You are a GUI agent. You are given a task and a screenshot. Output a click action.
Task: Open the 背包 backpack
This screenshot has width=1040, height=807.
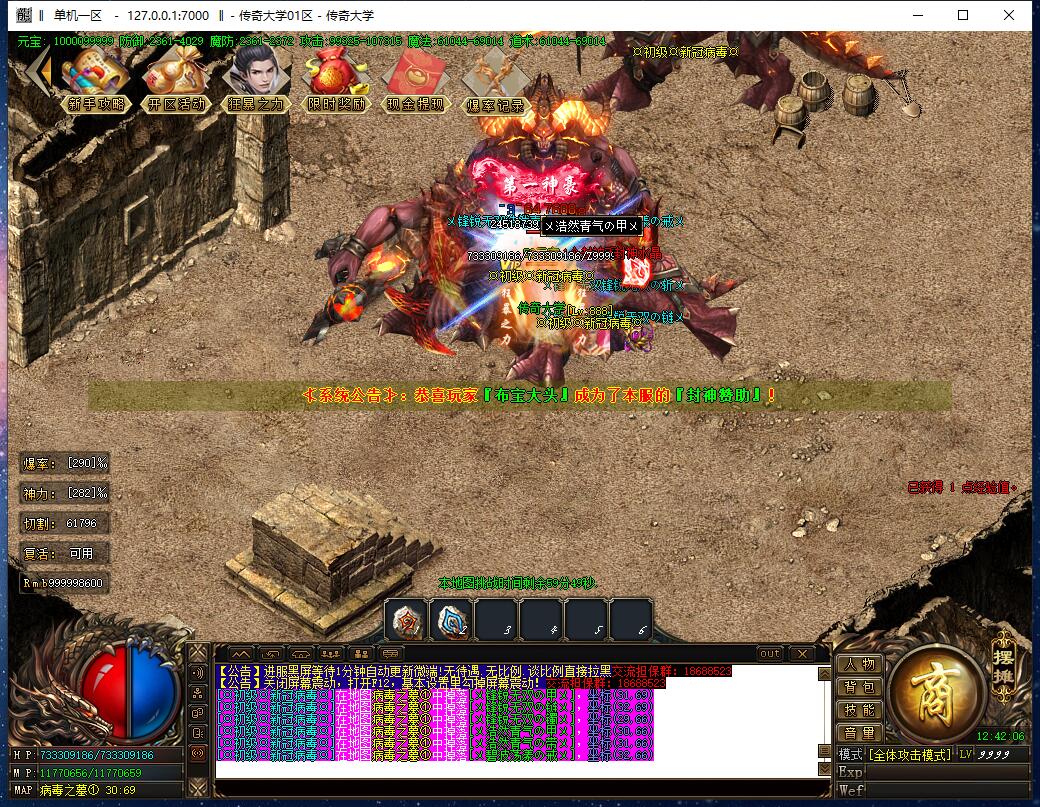[x=859, y=687]
